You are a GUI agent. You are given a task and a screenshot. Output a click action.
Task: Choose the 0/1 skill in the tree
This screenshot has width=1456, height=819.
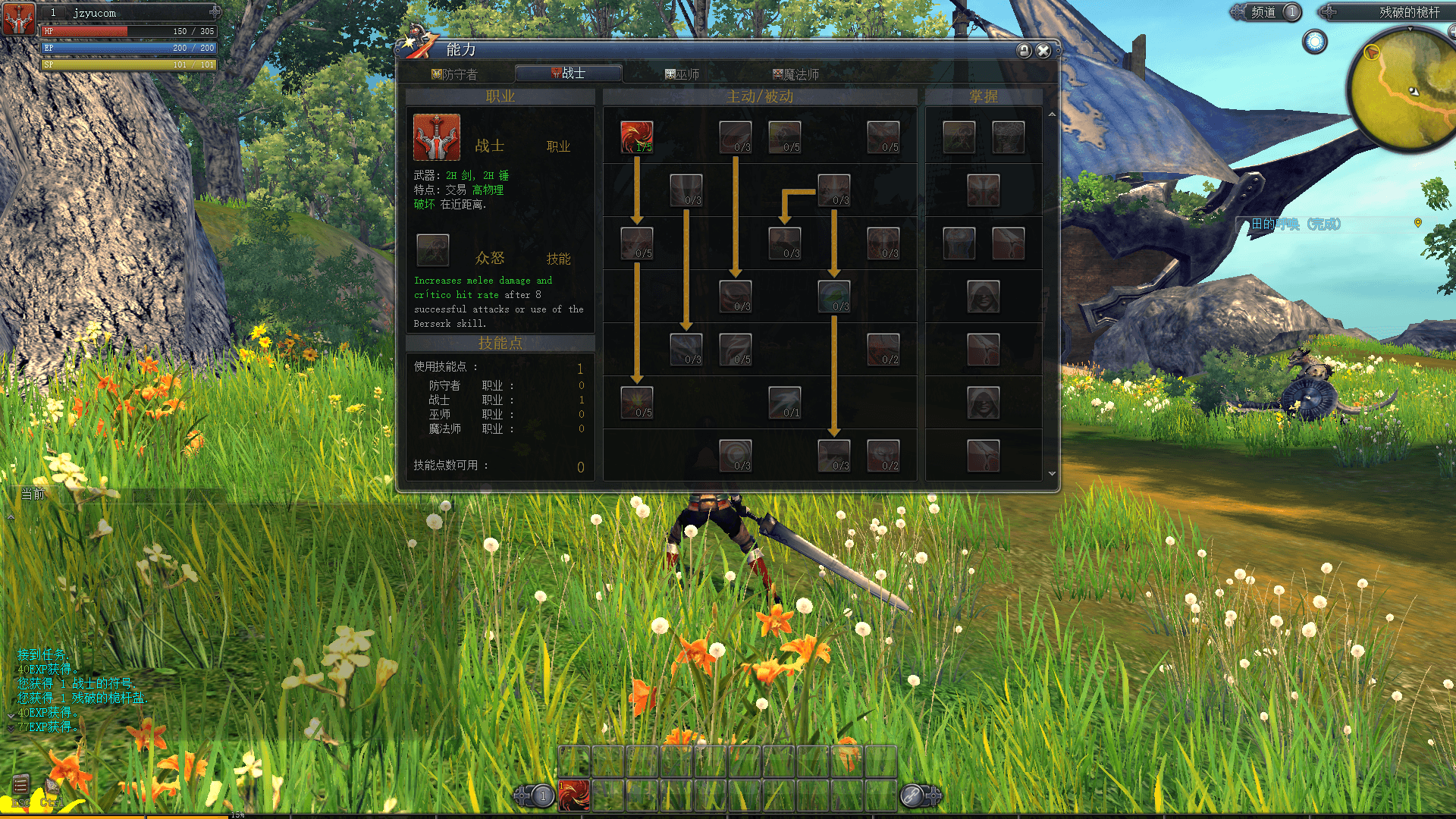(x=785, y=403)
